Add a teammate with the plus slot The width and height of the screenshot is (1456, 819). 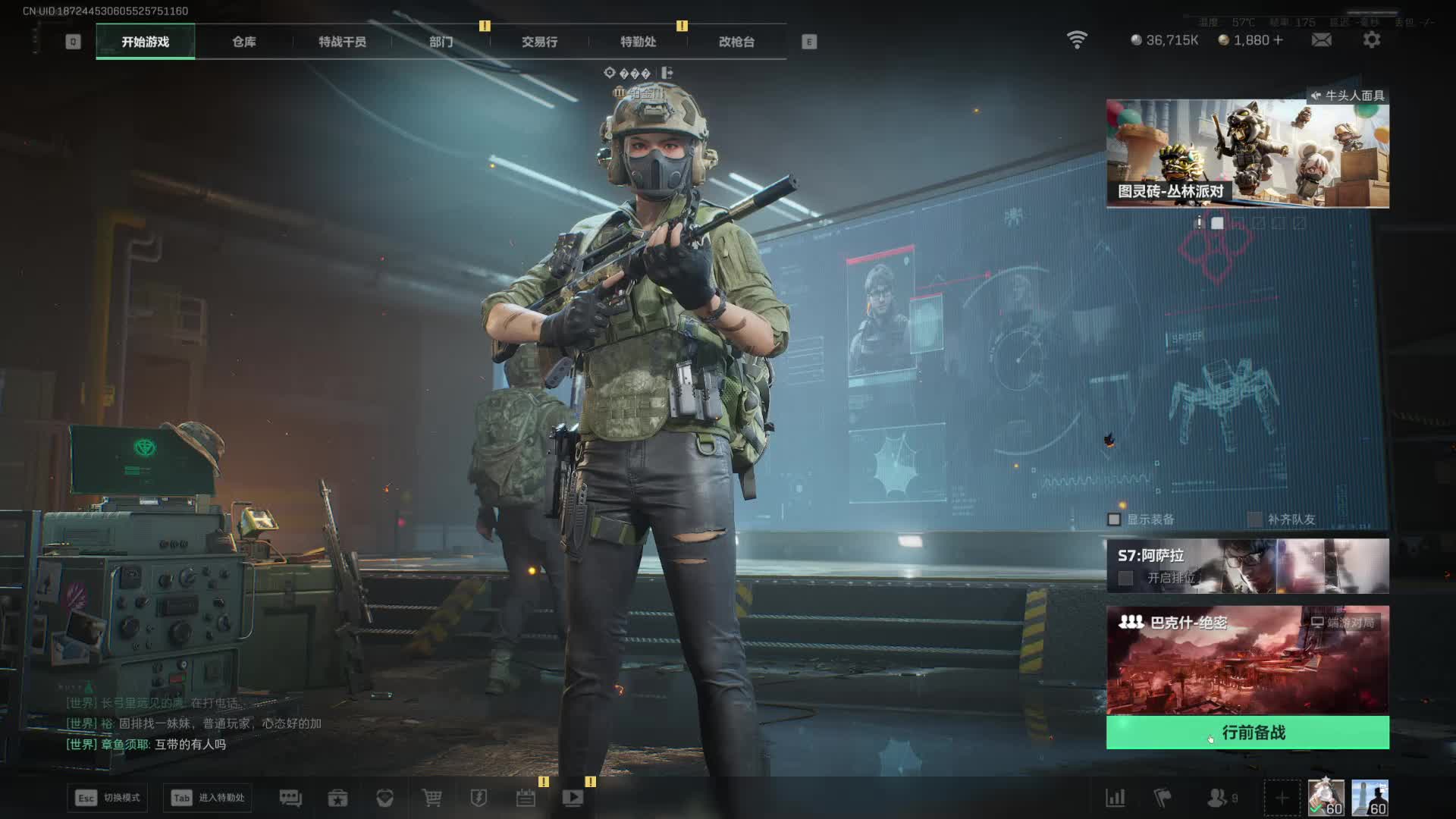tap(1282, 799)
